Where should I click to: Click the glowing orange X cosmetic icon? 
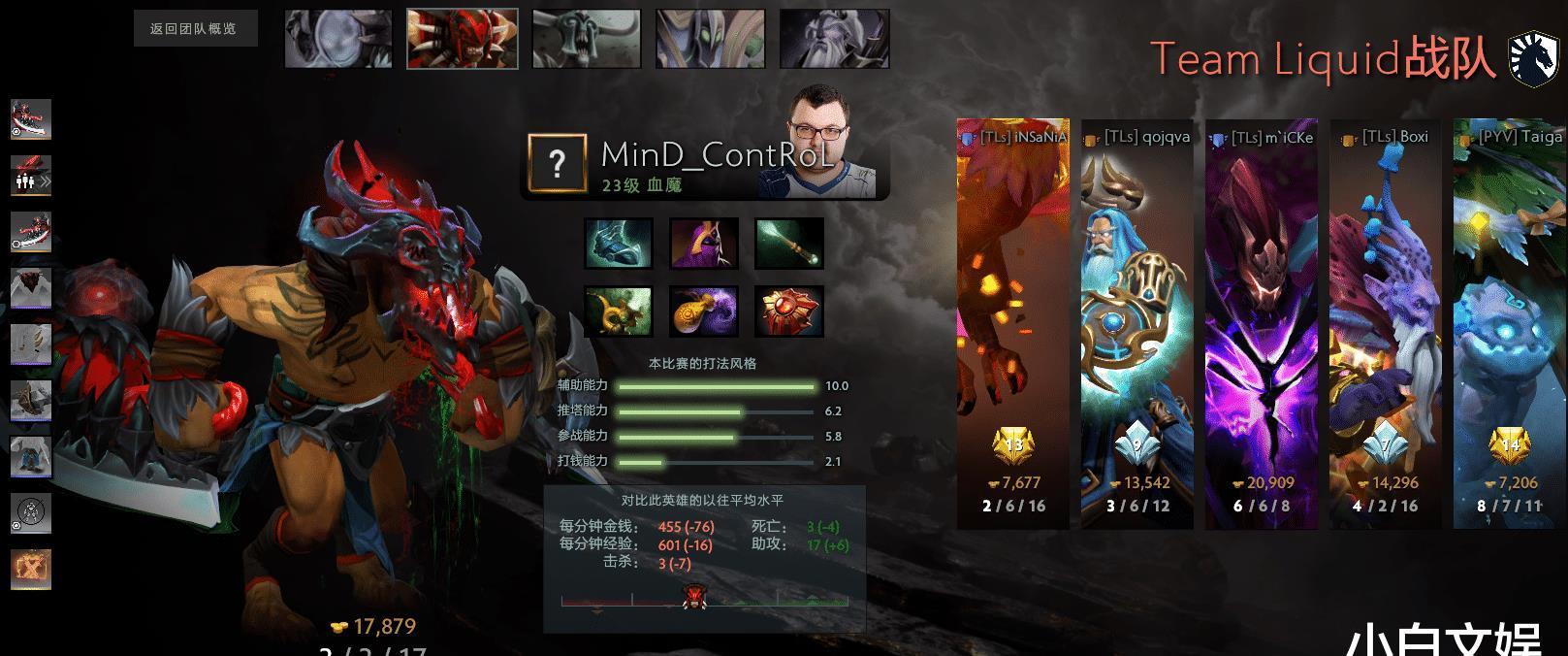[x=31, y=570]
